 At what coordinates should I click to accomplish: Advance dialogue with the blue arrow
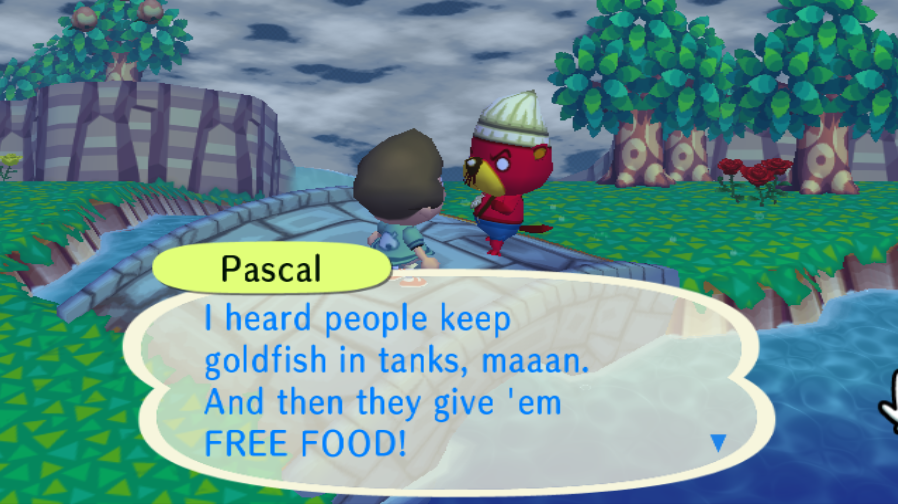(x=717, y=442)
